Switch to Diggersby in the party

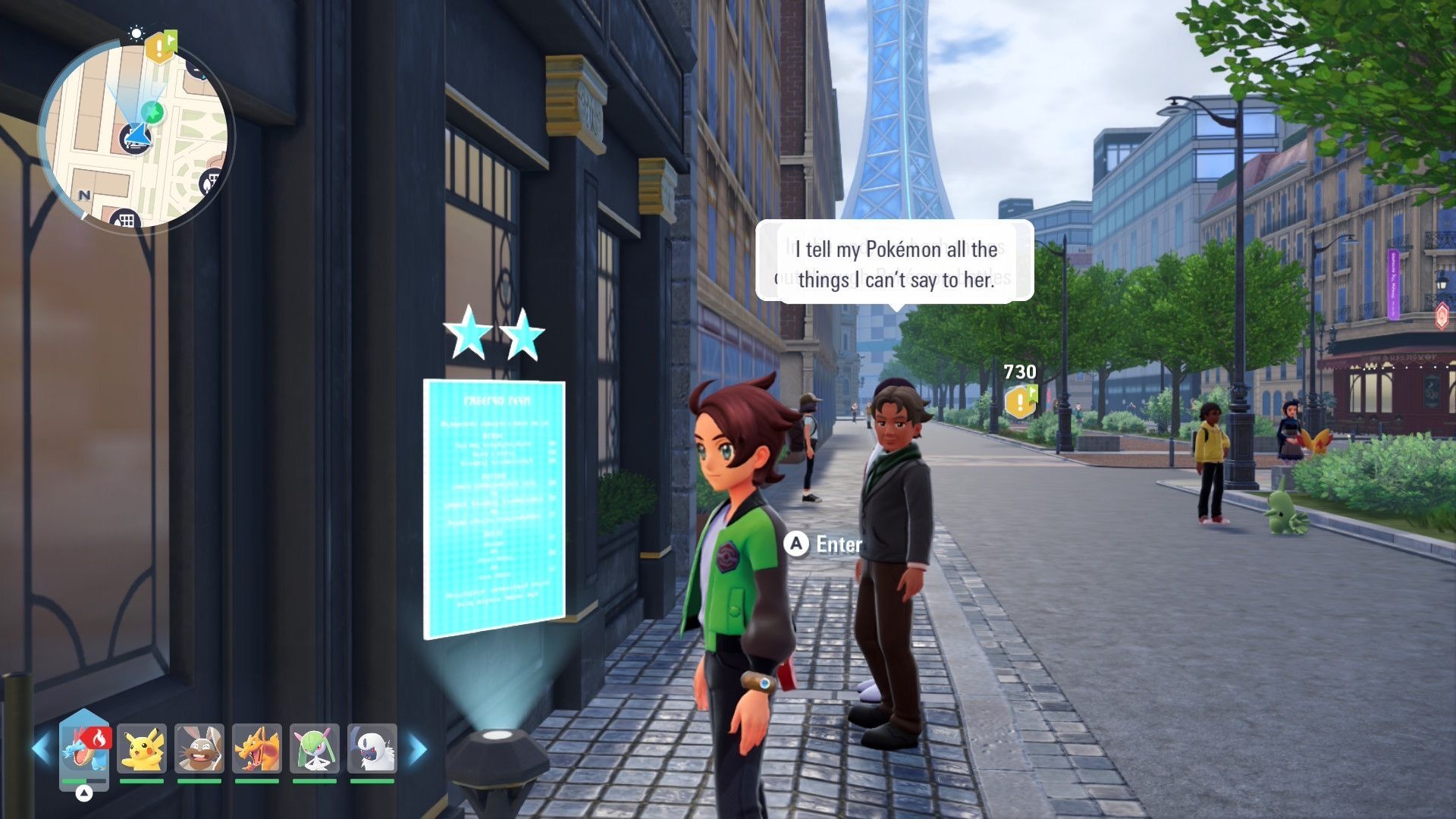coord(199,749)
